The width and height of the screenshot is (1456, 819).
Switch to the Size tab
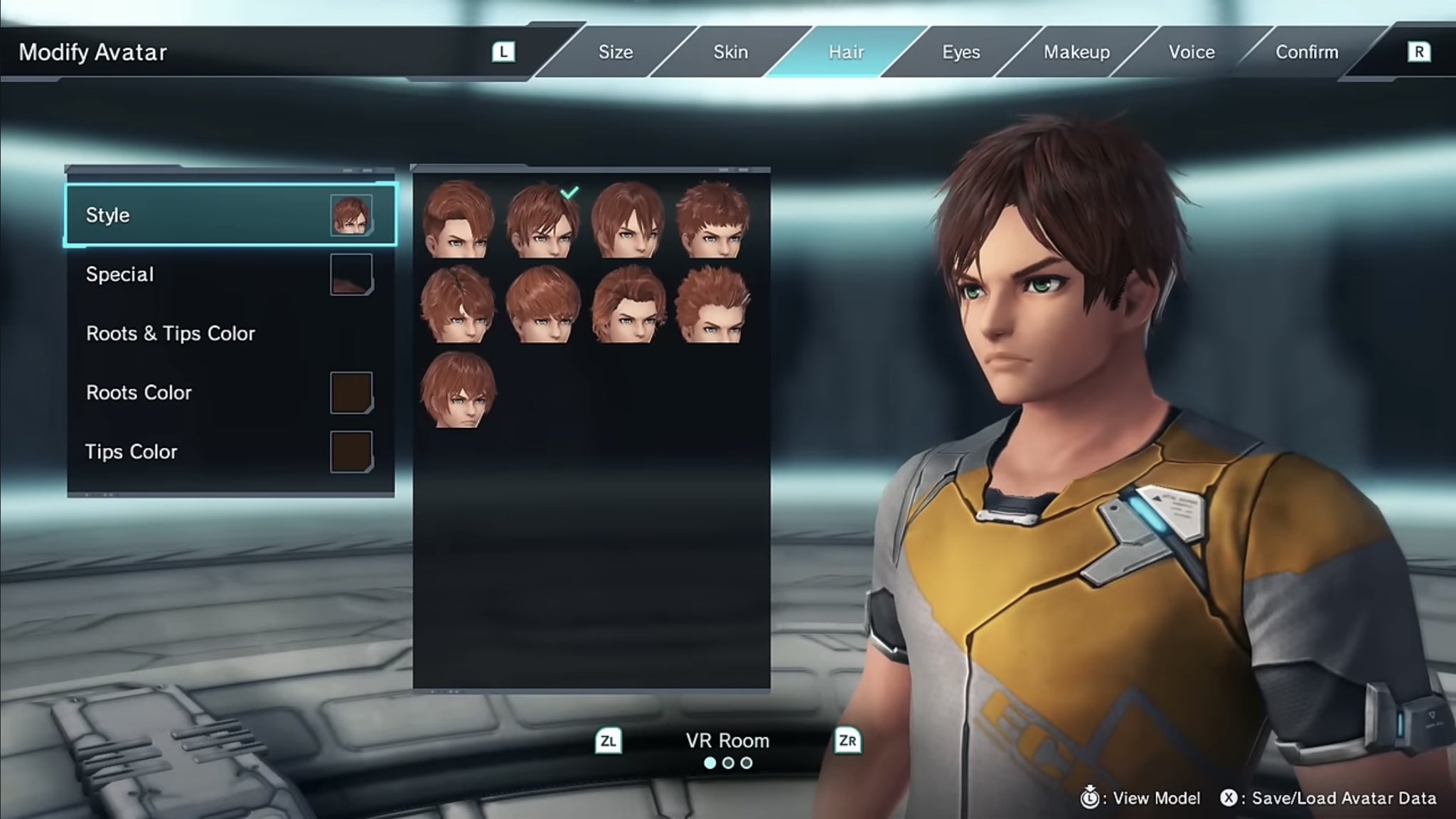[x=615, y=52]
